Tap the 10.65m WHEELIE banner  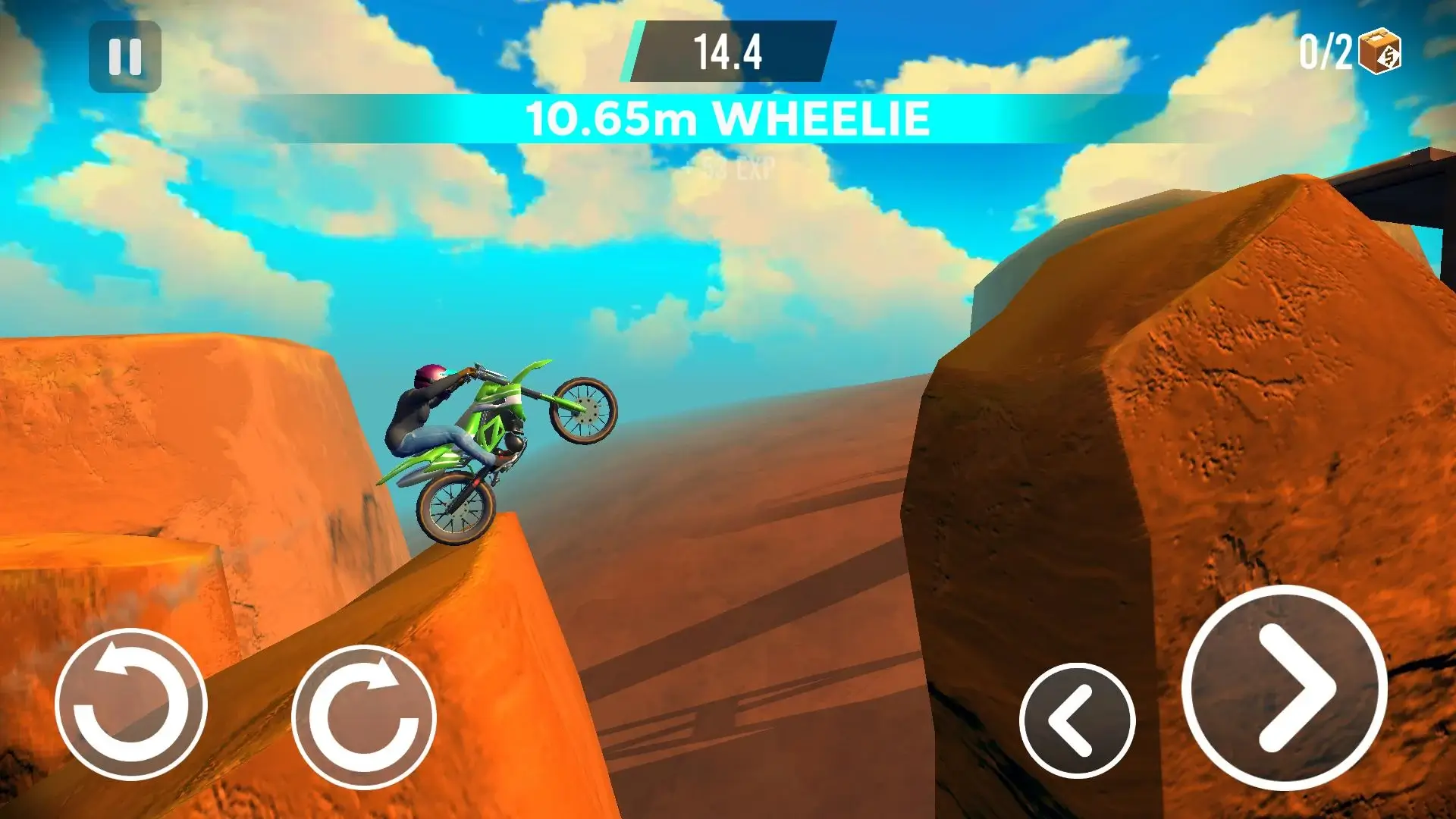point(726,118)
